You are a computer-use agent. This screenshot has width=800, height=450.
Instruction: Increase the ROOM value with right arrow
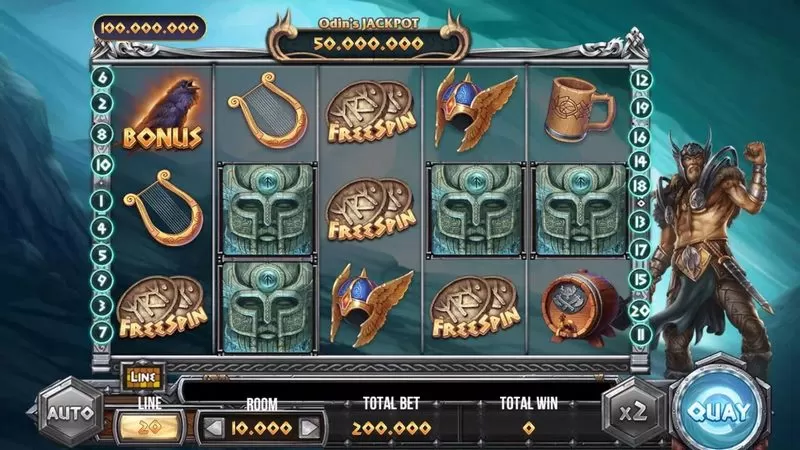click(310, 428)
